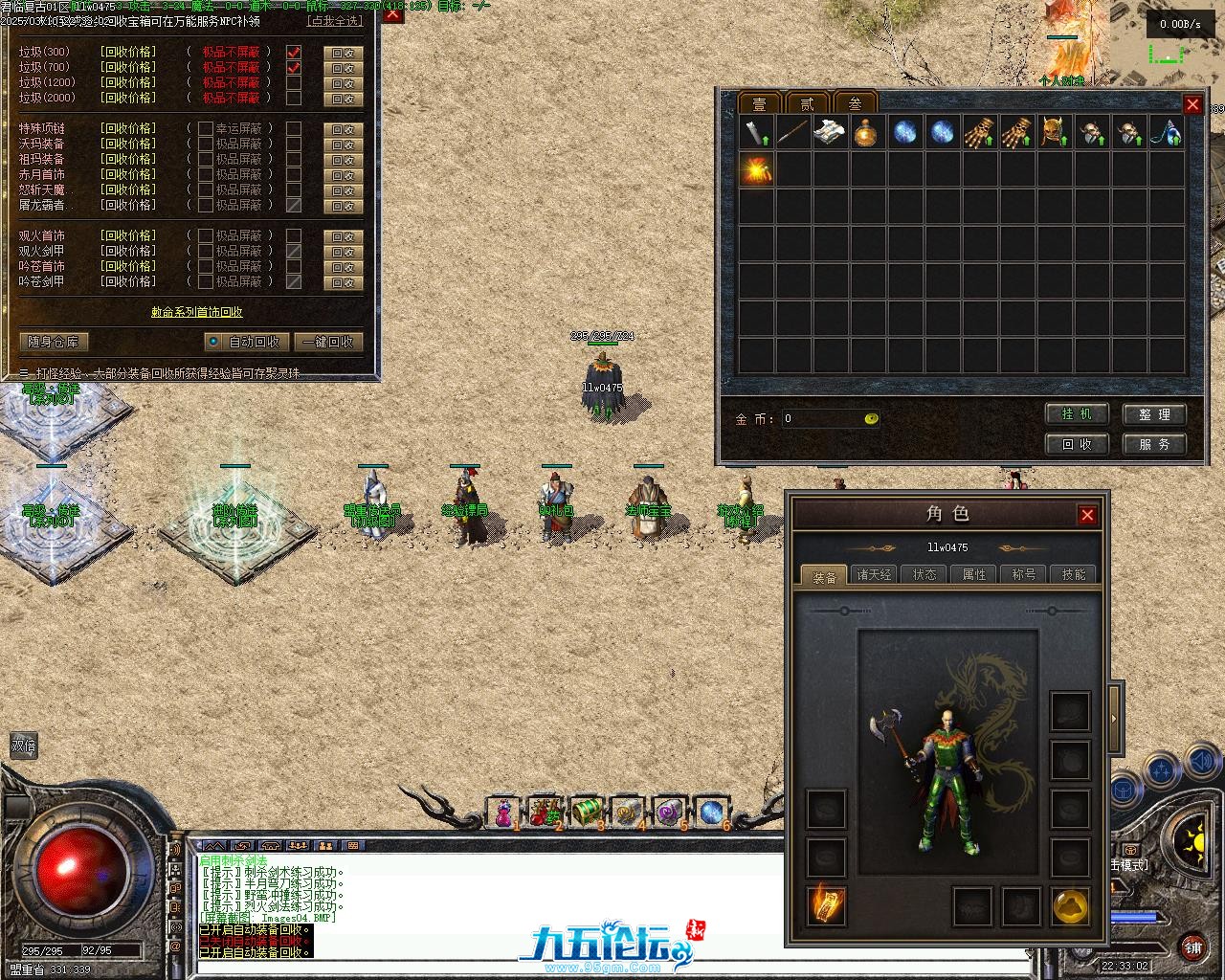Click the 整理 sort button

tap(1154, 414)
